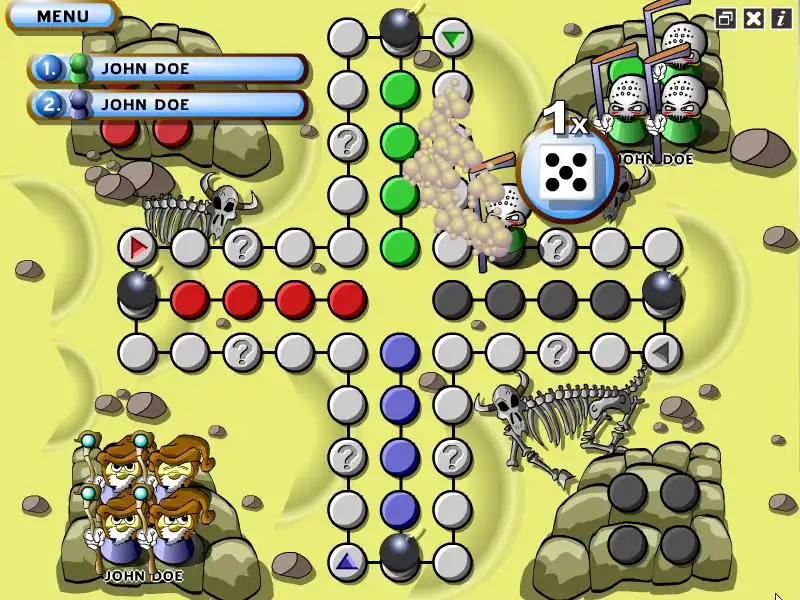Select the knight piece on the board

click(x=507, y=220)
